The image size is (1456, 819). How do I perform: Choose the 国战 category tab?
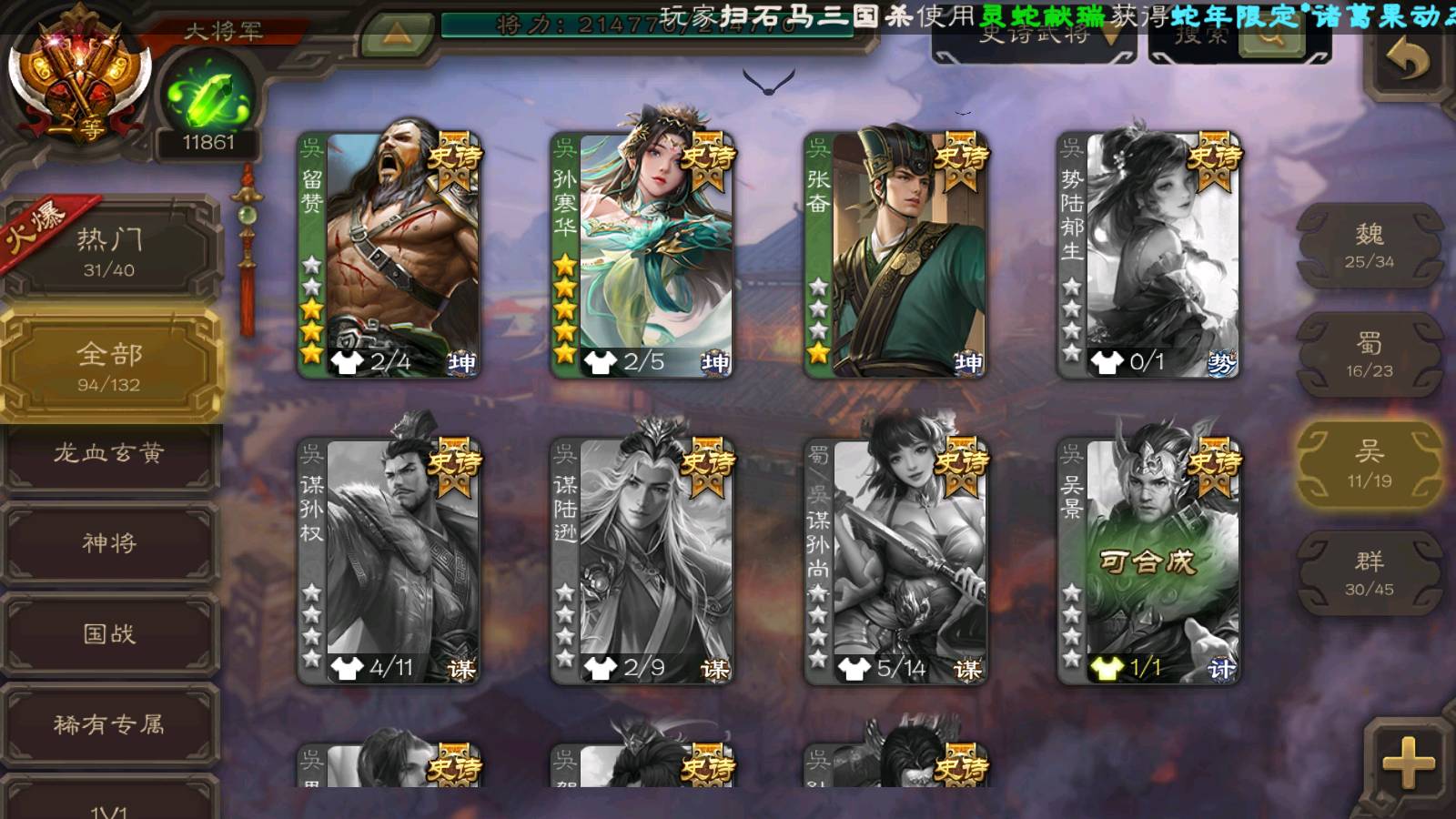109,633
